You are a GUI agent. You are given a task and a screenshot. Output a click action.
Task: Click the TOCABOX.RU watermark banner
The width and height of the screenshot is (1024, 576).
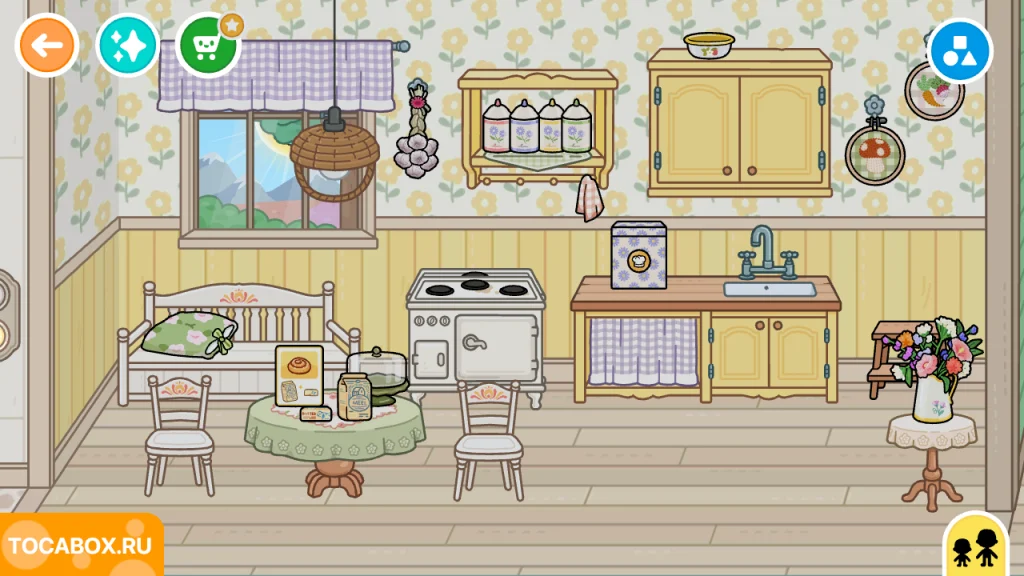tap(80, 546)
